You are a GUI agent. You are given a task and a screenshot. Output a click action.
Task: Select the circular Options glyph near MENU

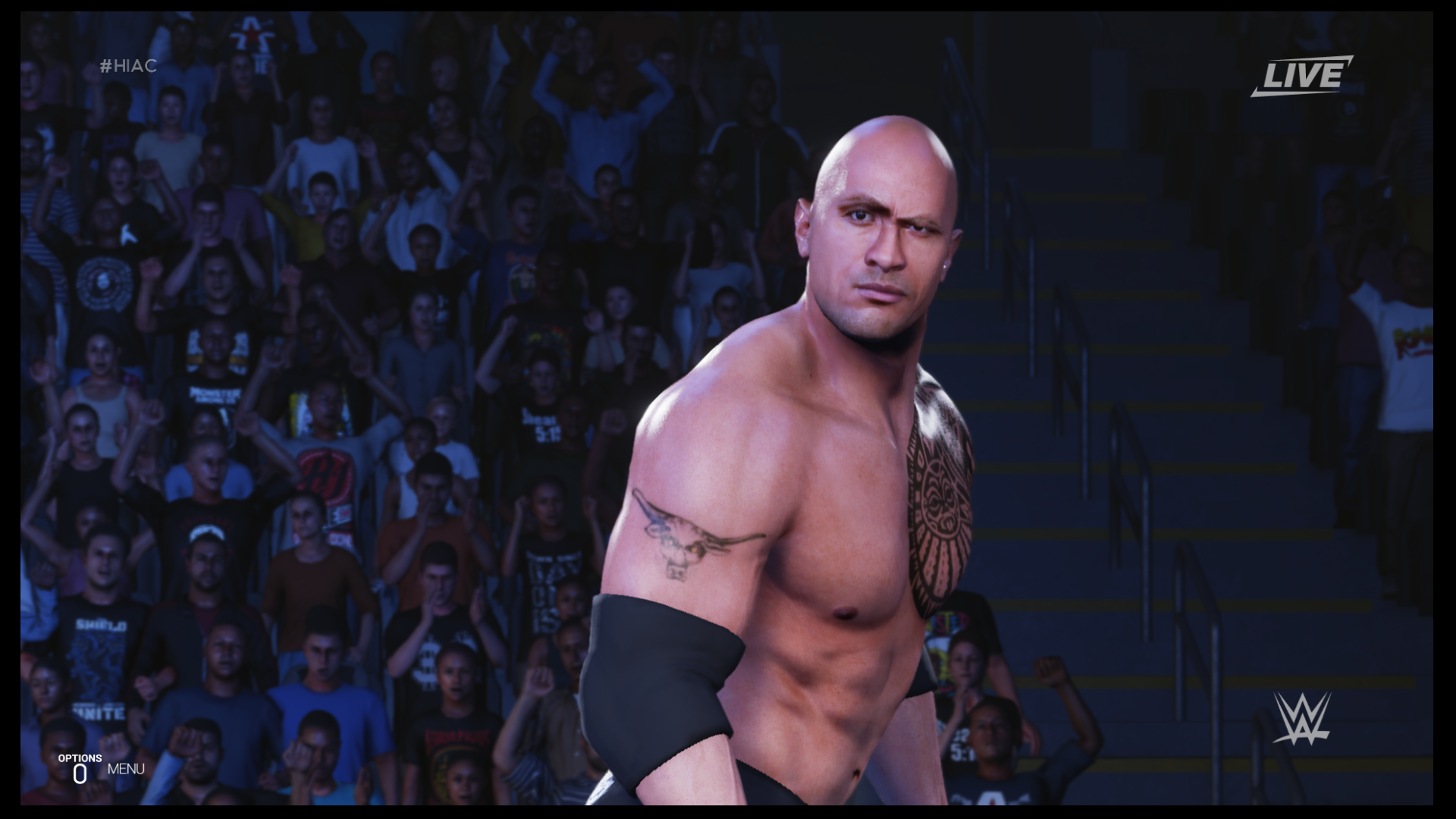pos(78,773)
